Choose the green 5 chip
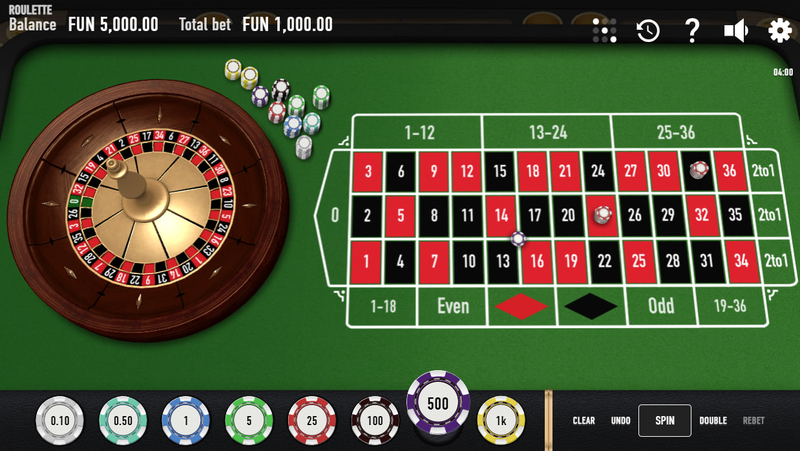The height and width of the screenshot is (451, 800). tap(249, 420)
